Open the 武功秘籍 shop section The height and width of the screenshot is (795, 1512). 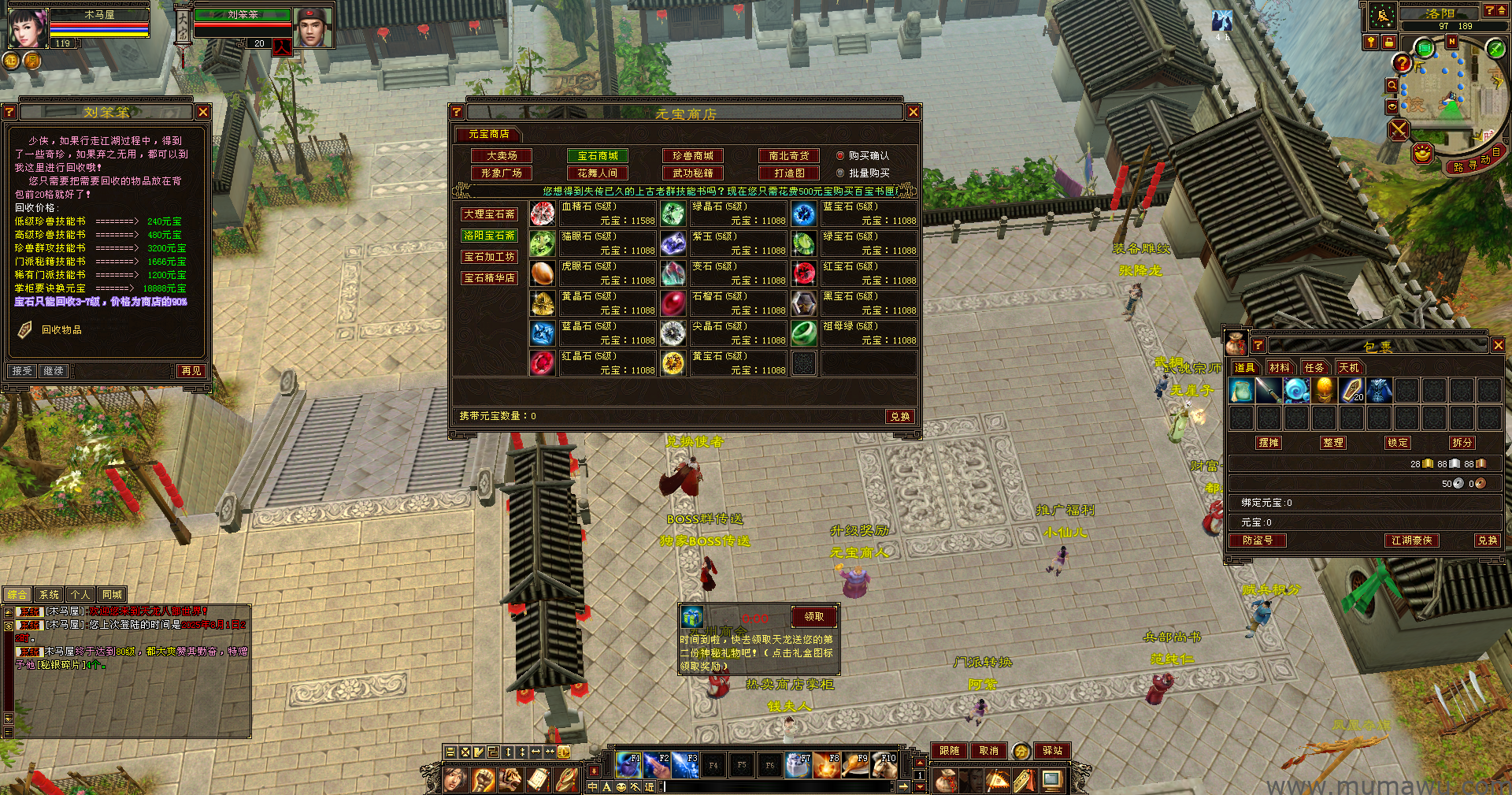click(x=692, y=173)
